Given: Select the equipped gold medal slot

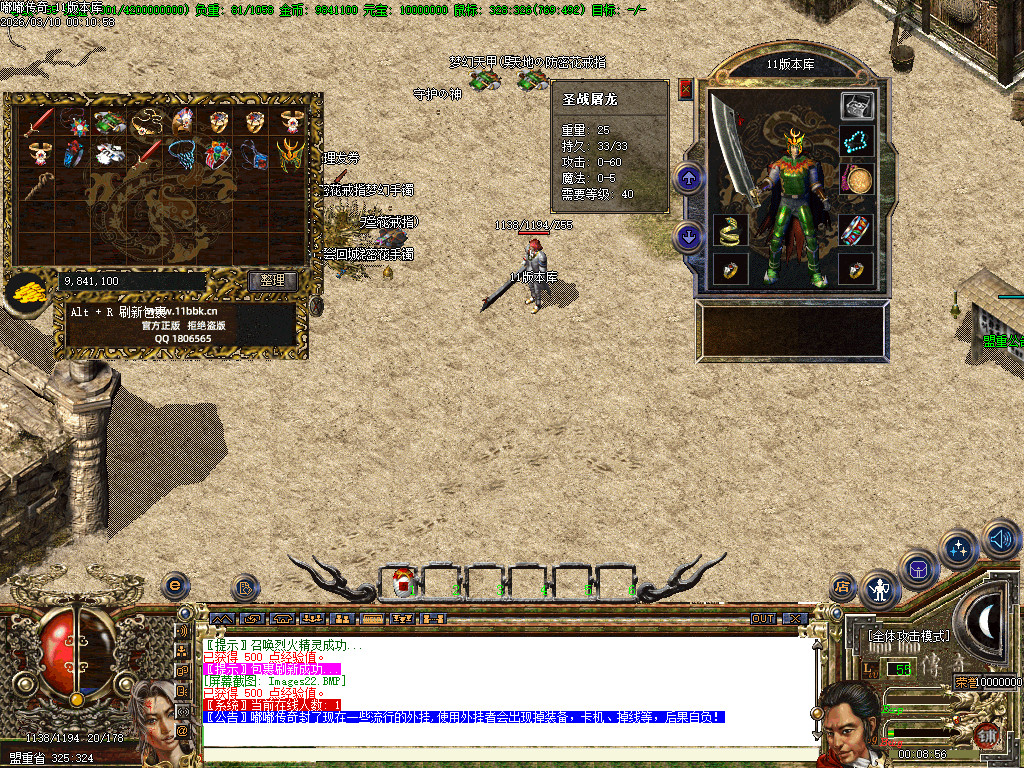Looking at the screenshot, I should coord(857,180).
